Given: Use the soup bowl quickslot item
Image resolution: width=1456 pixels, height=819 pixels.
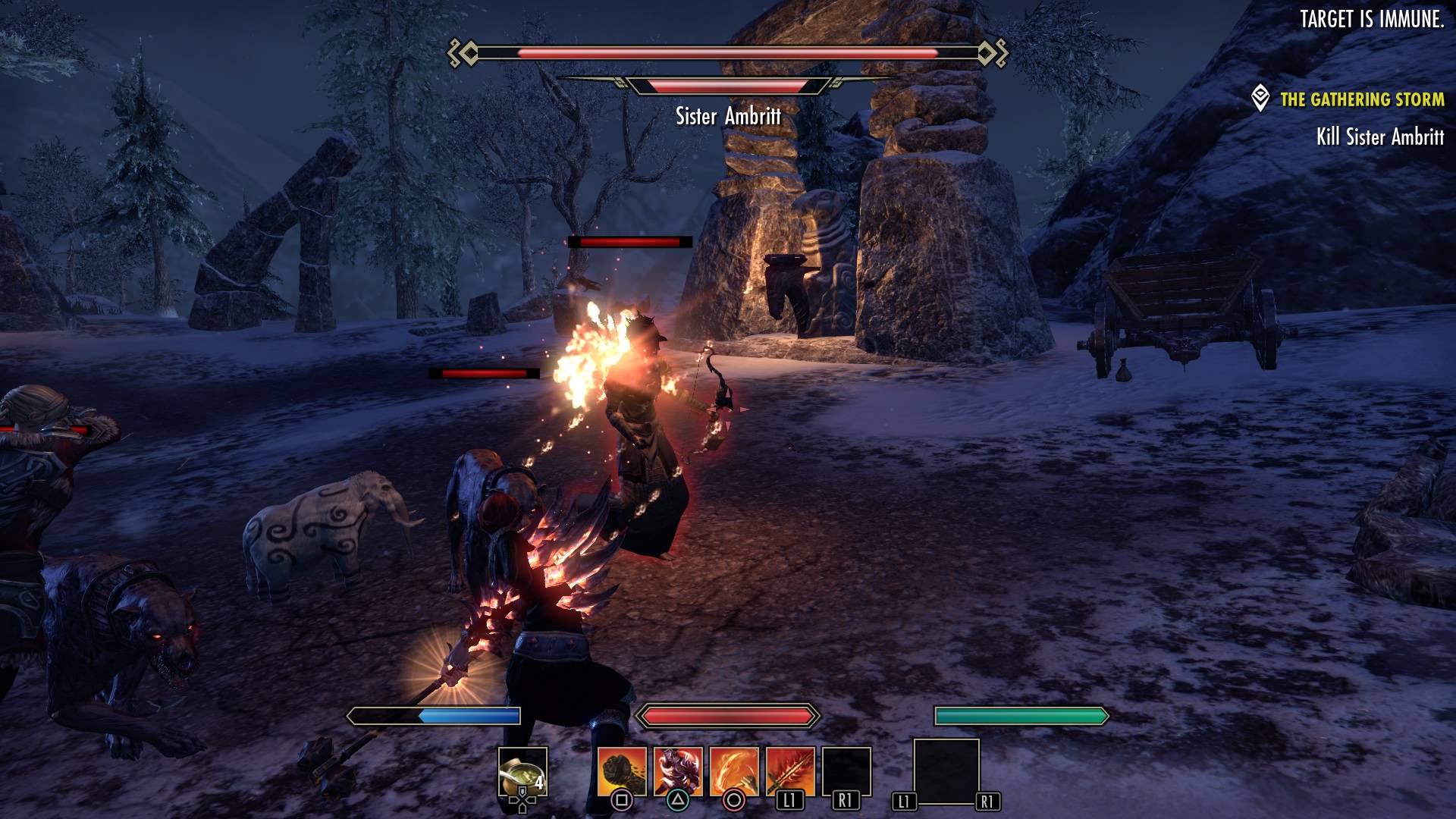Looking at the screenshot, I should (x=522, y=772).
